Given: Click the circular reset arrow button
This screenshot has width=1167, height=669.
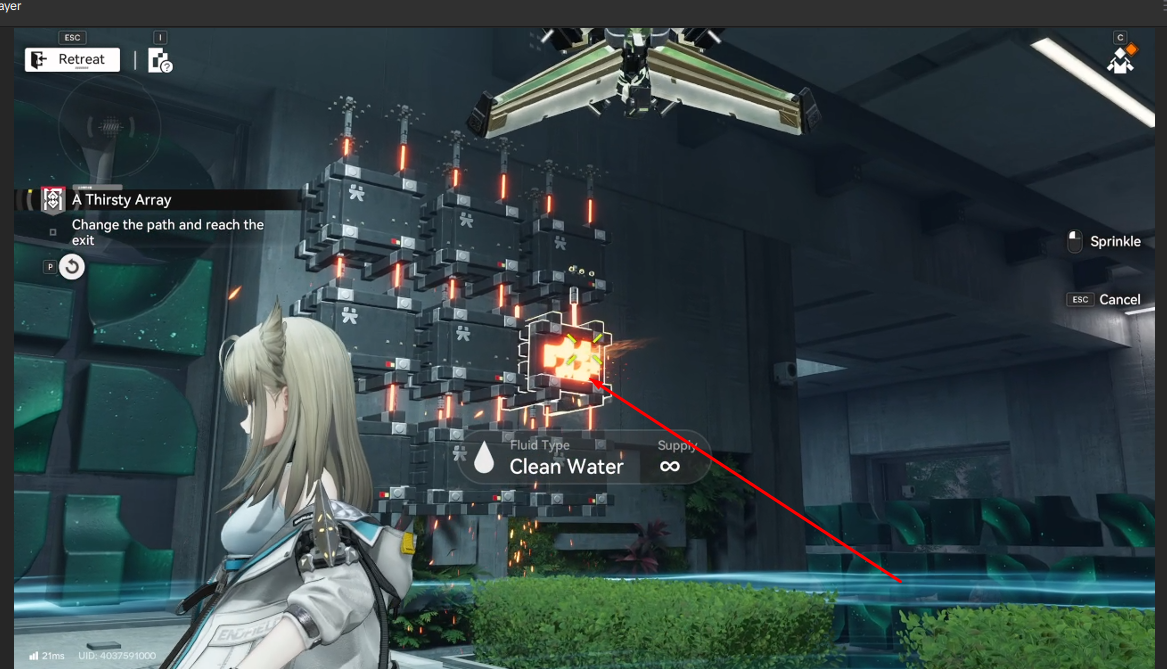Looking at the screenshot, I should [x=72, y=267].
